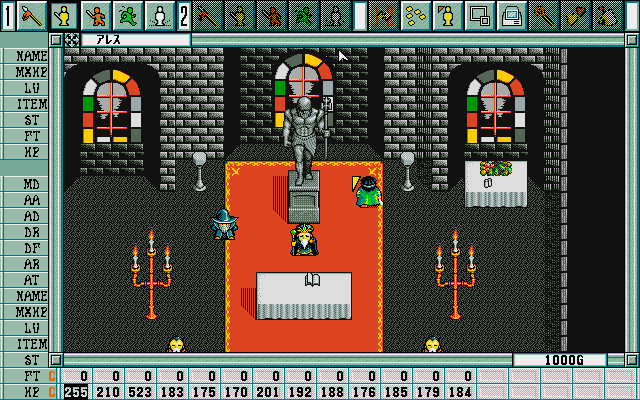Click the small square box left of the arrows
The image size is (640, 400).
(57, 40)
